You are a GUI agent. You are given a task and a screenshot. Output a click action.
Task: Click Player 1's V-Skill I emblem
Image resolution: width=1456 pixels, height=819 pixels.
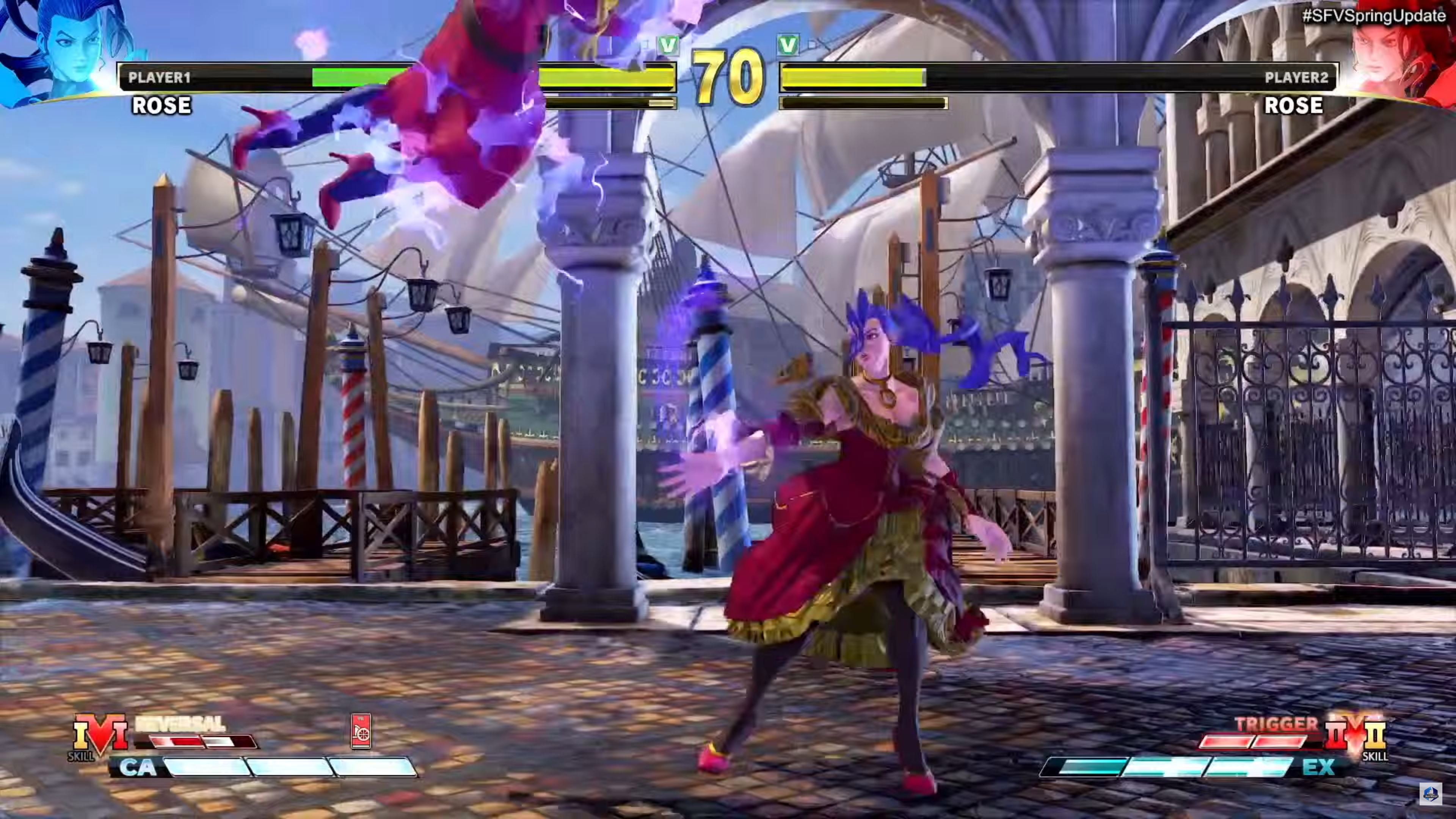pyautogui.click(x=100, y=735)
